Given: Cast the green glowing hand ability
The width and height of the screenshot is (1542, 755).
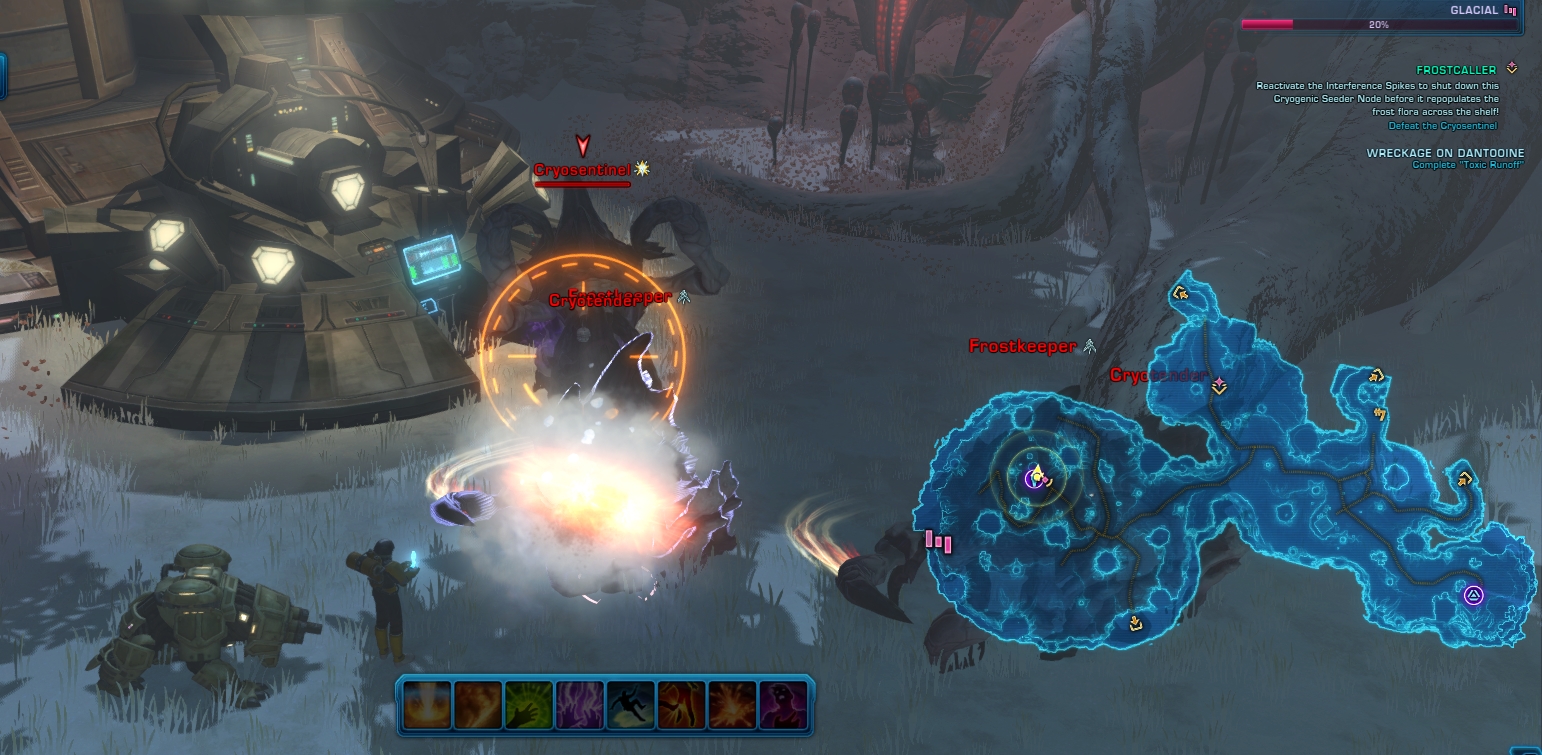Looking at the screenshot, I should pos(530,704).
